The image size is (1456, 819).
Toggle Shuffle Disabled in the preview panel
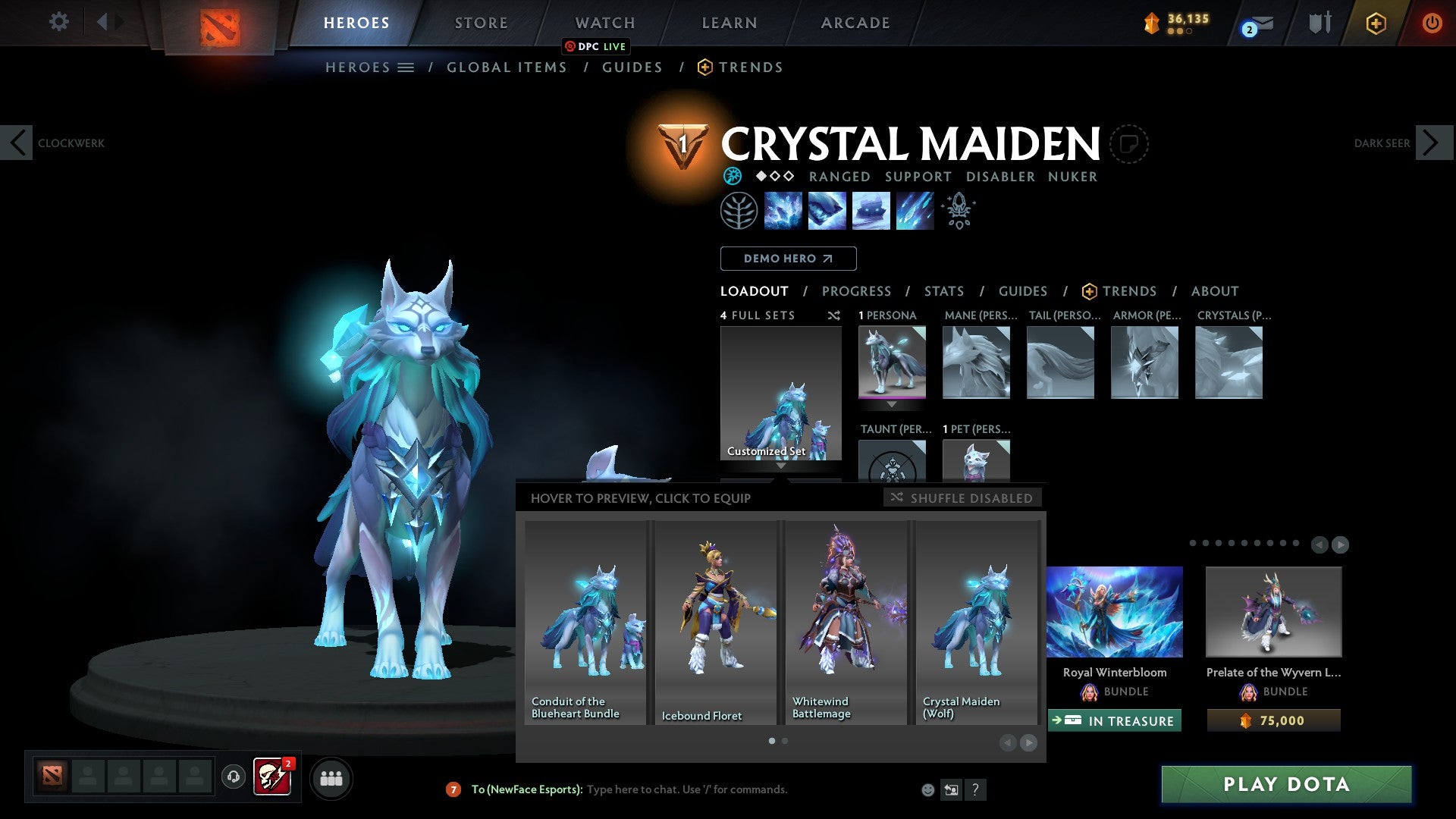pyautogui.click(x=962, y=497)
